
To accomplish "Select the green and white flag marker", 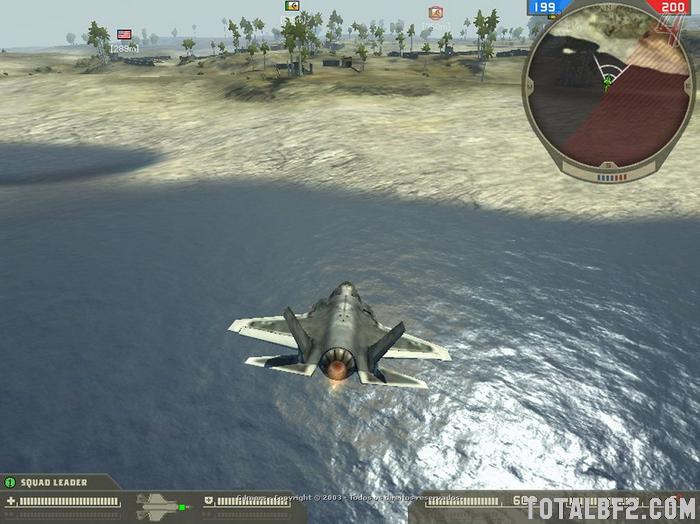I will tap(292, 6).
